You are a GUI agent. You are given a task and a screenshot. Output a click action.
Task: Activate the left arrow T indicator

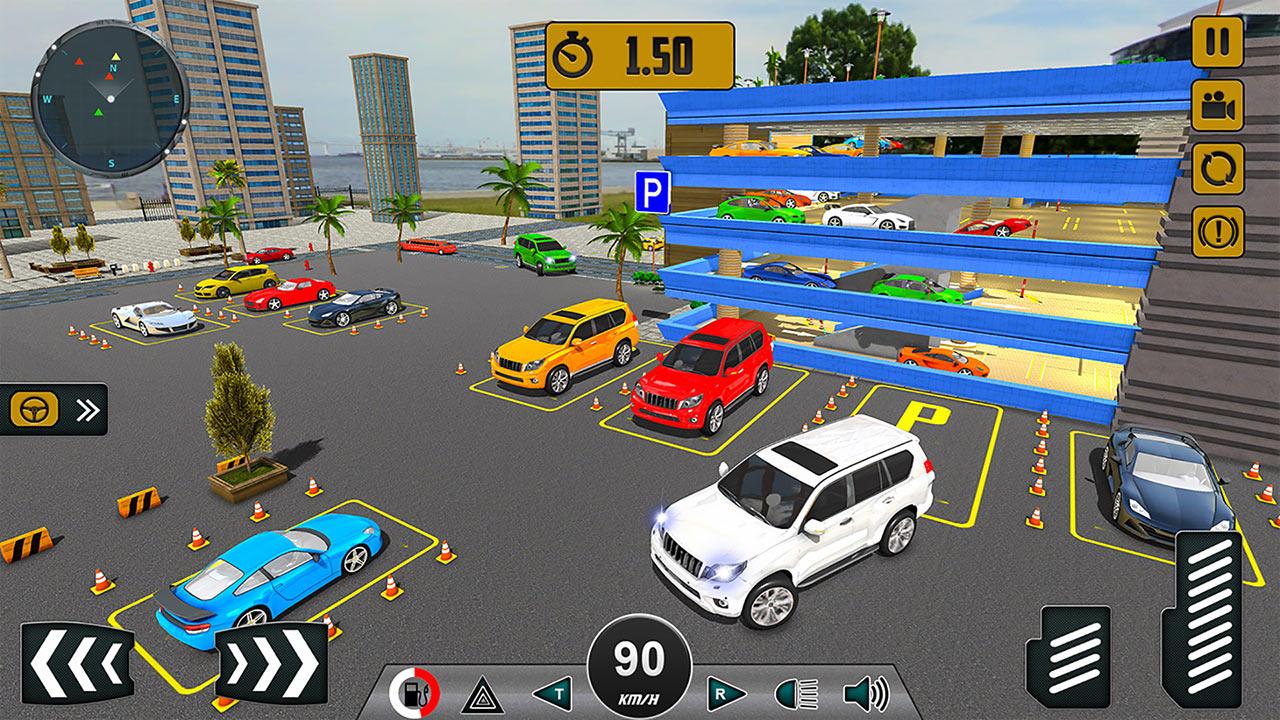point(551,693)
